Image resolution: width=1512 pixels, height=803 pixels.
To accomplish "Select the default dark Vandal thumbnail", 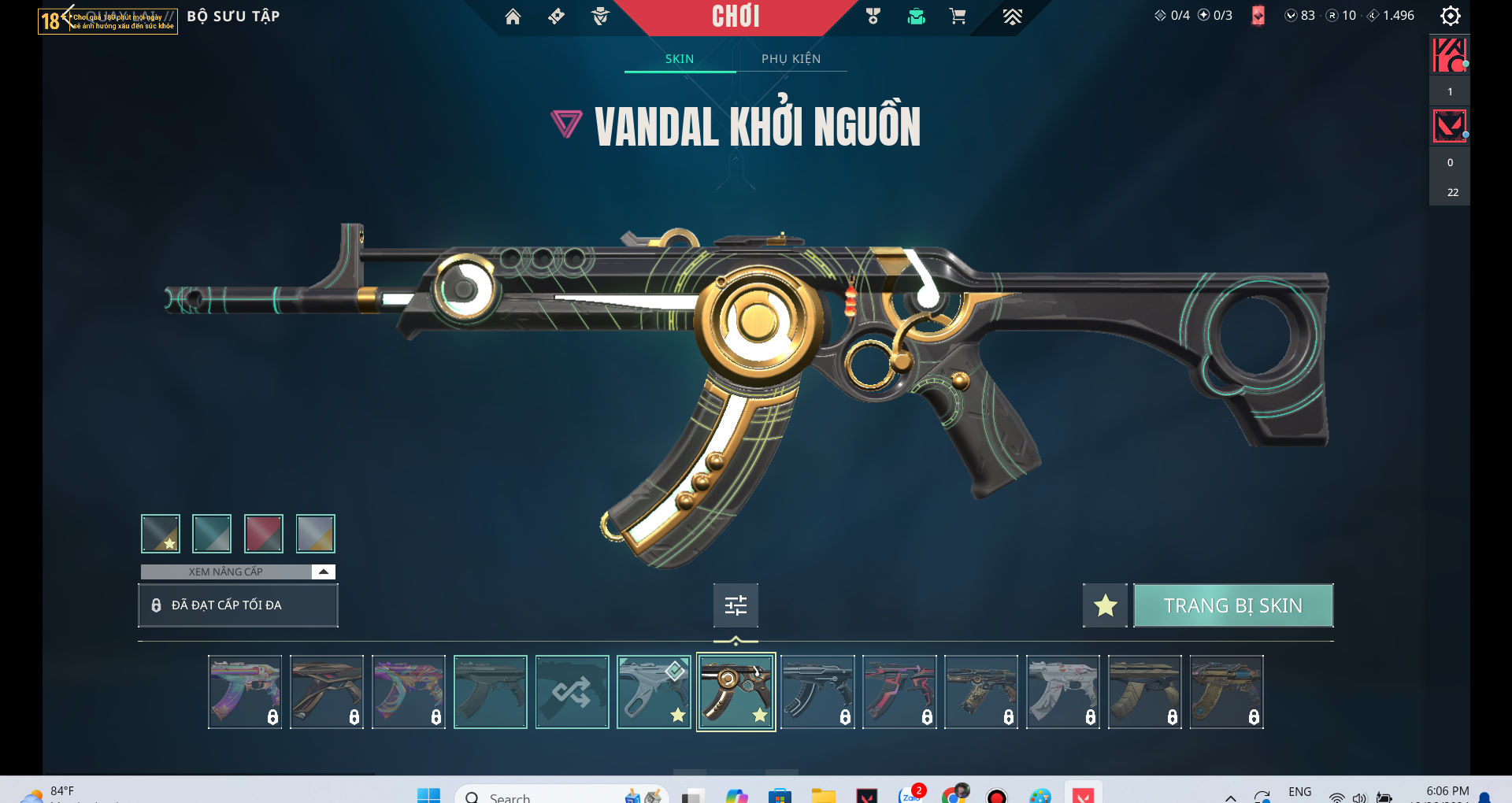I will pos(491,693).
